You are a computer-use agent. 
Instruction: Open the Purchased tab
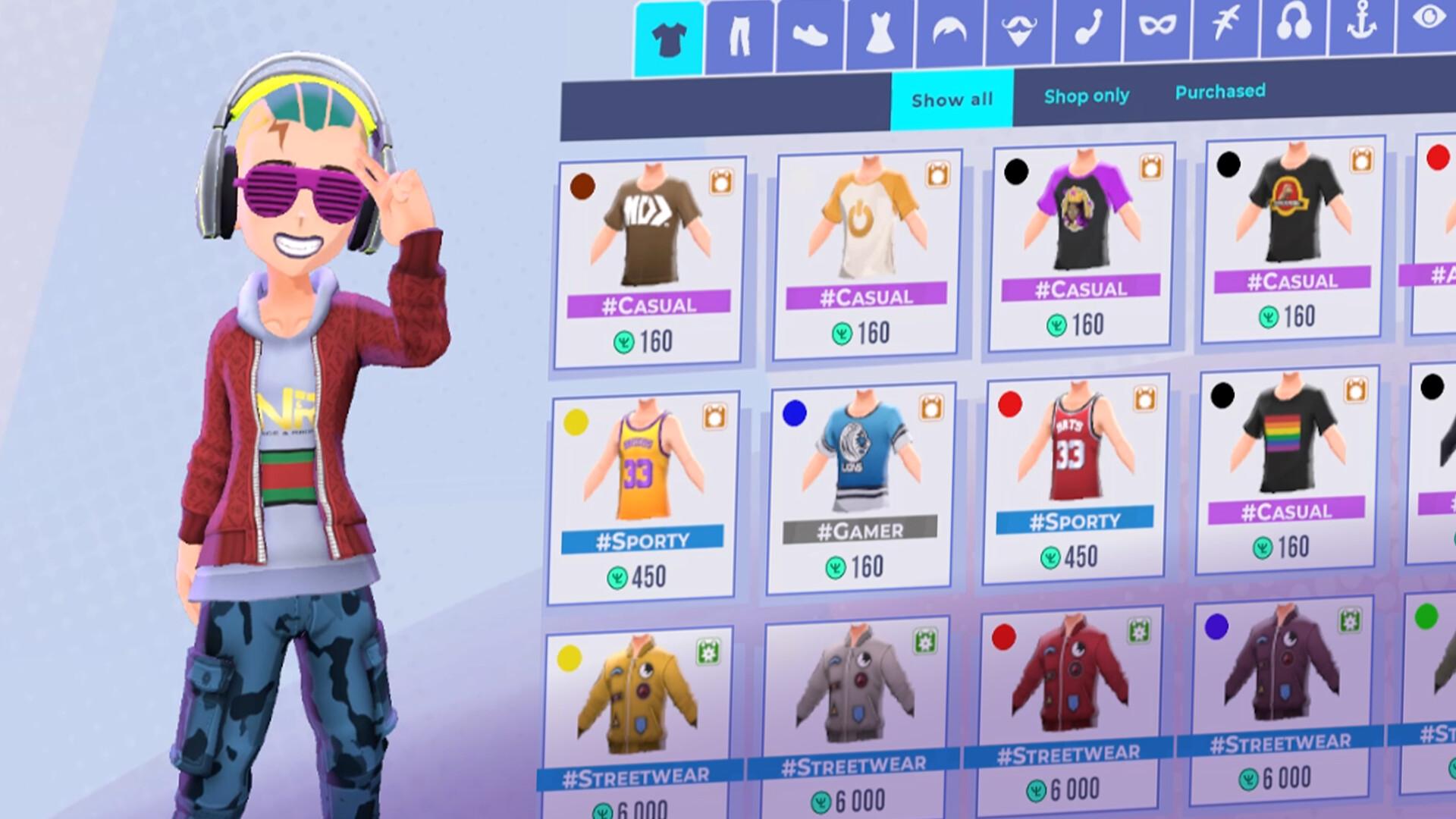(x=1219, y=91)
